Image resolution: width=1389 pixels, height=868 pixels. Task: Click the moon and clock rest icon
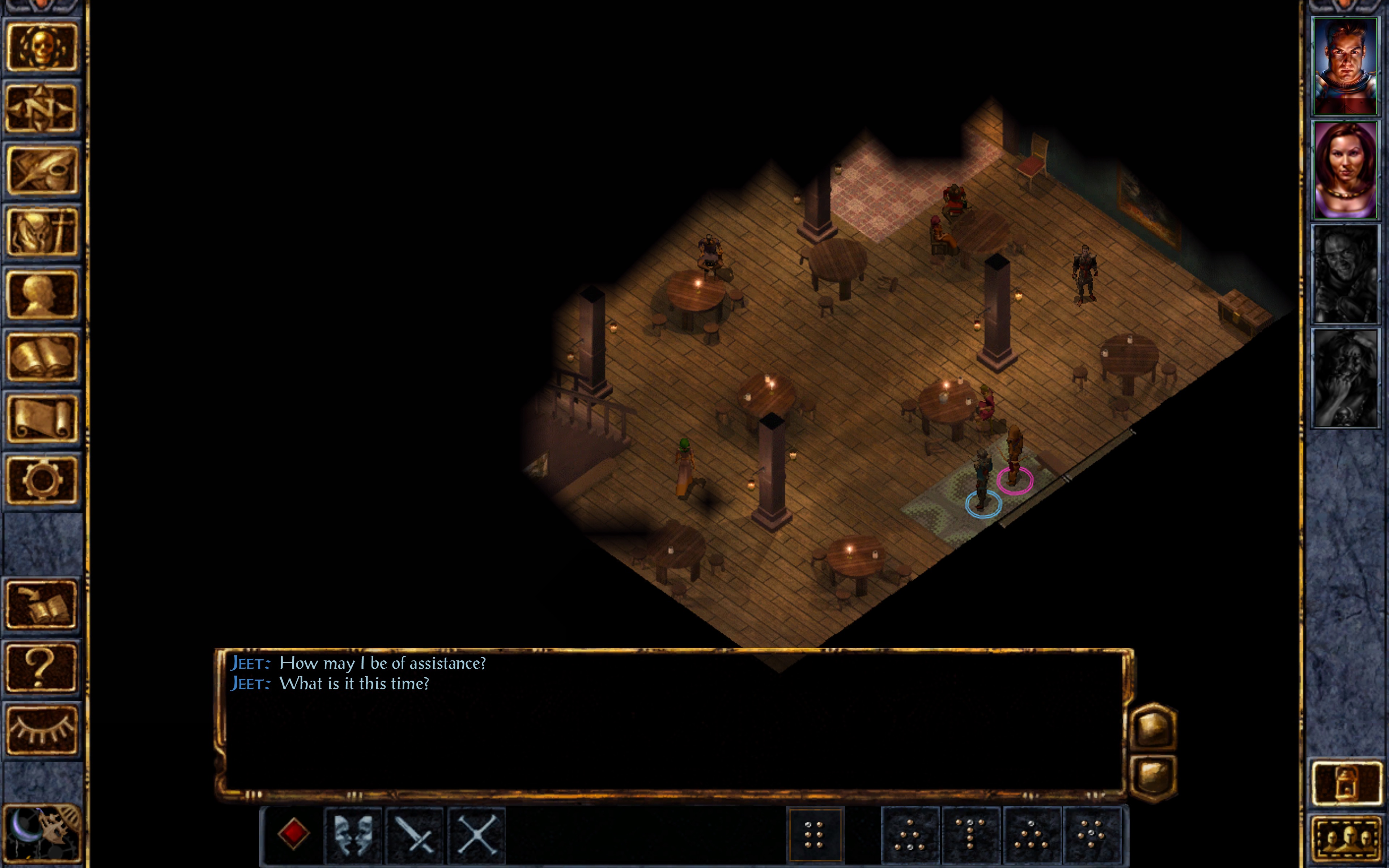pos(41,834)
